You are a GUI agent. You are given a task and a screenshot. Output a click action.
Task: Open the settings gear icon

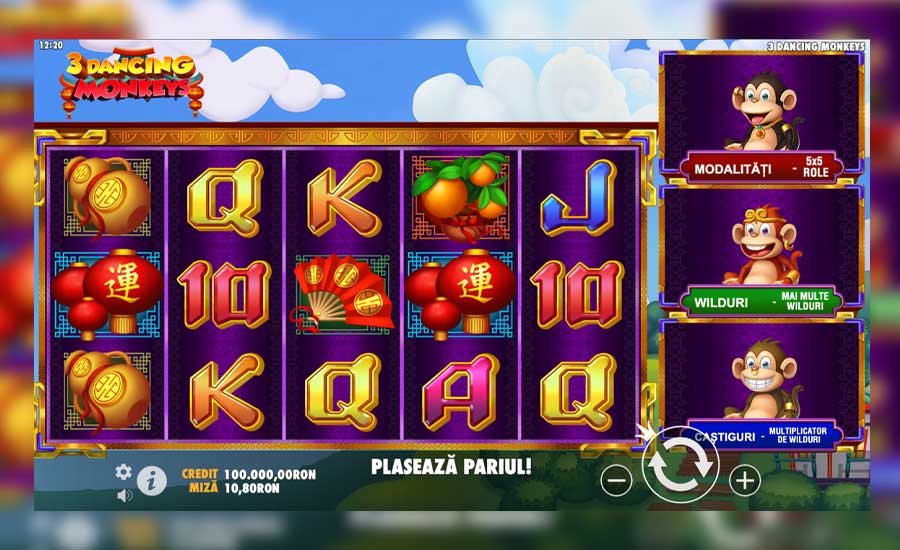[124, 471]
